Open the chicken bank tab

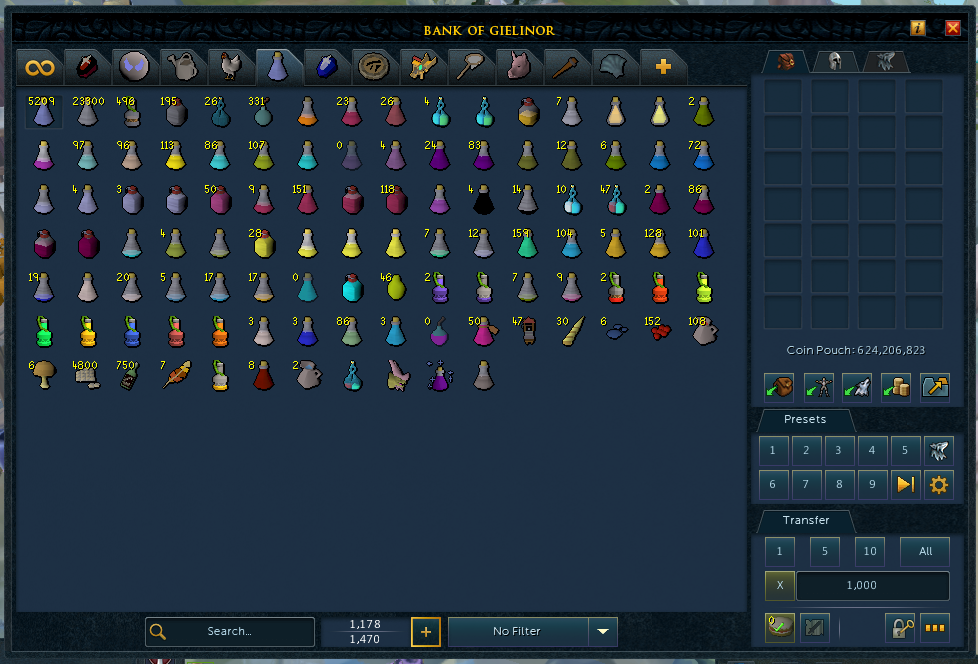tap(231, 67)
